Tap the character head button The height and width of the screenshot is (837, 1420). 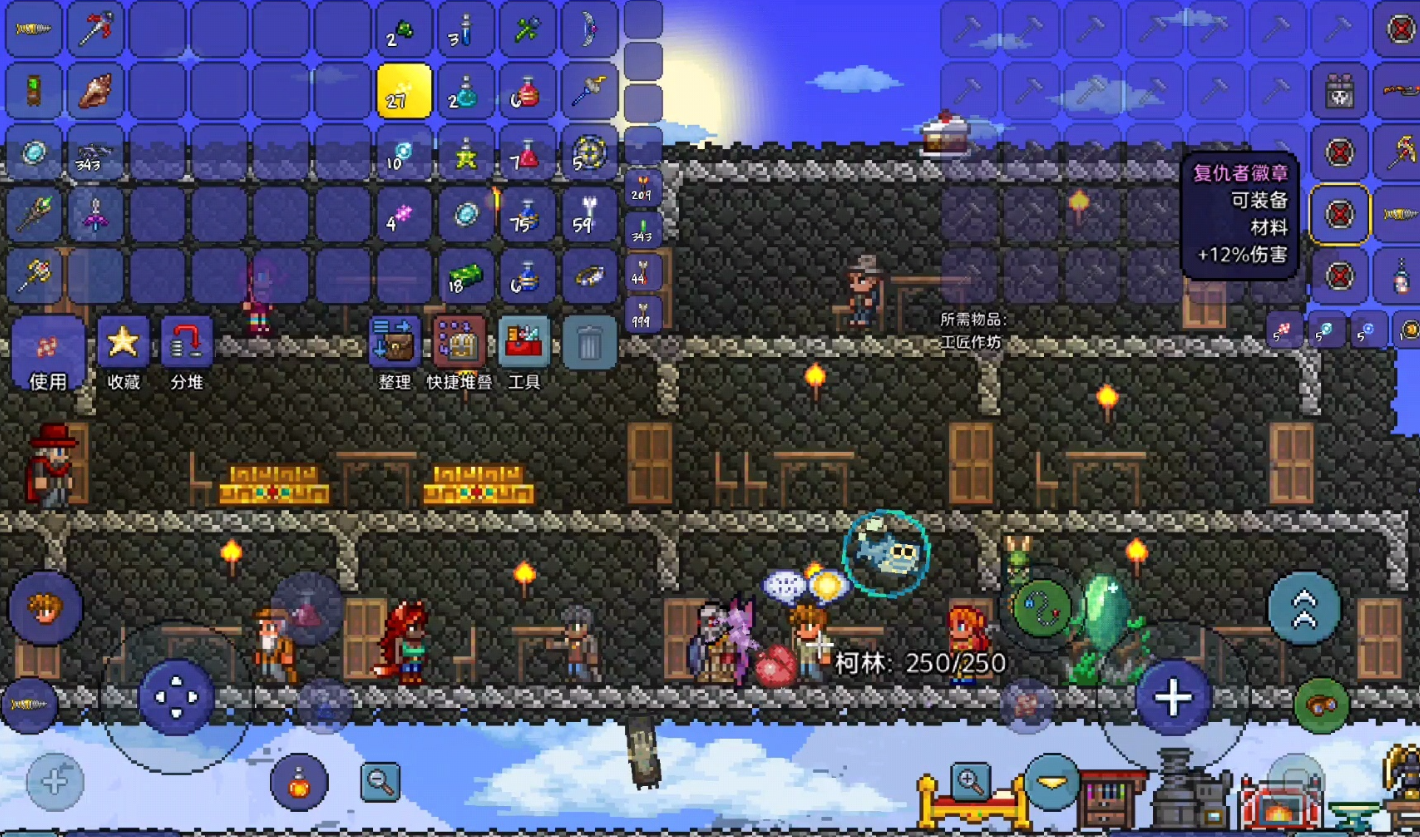pos(45,608)
